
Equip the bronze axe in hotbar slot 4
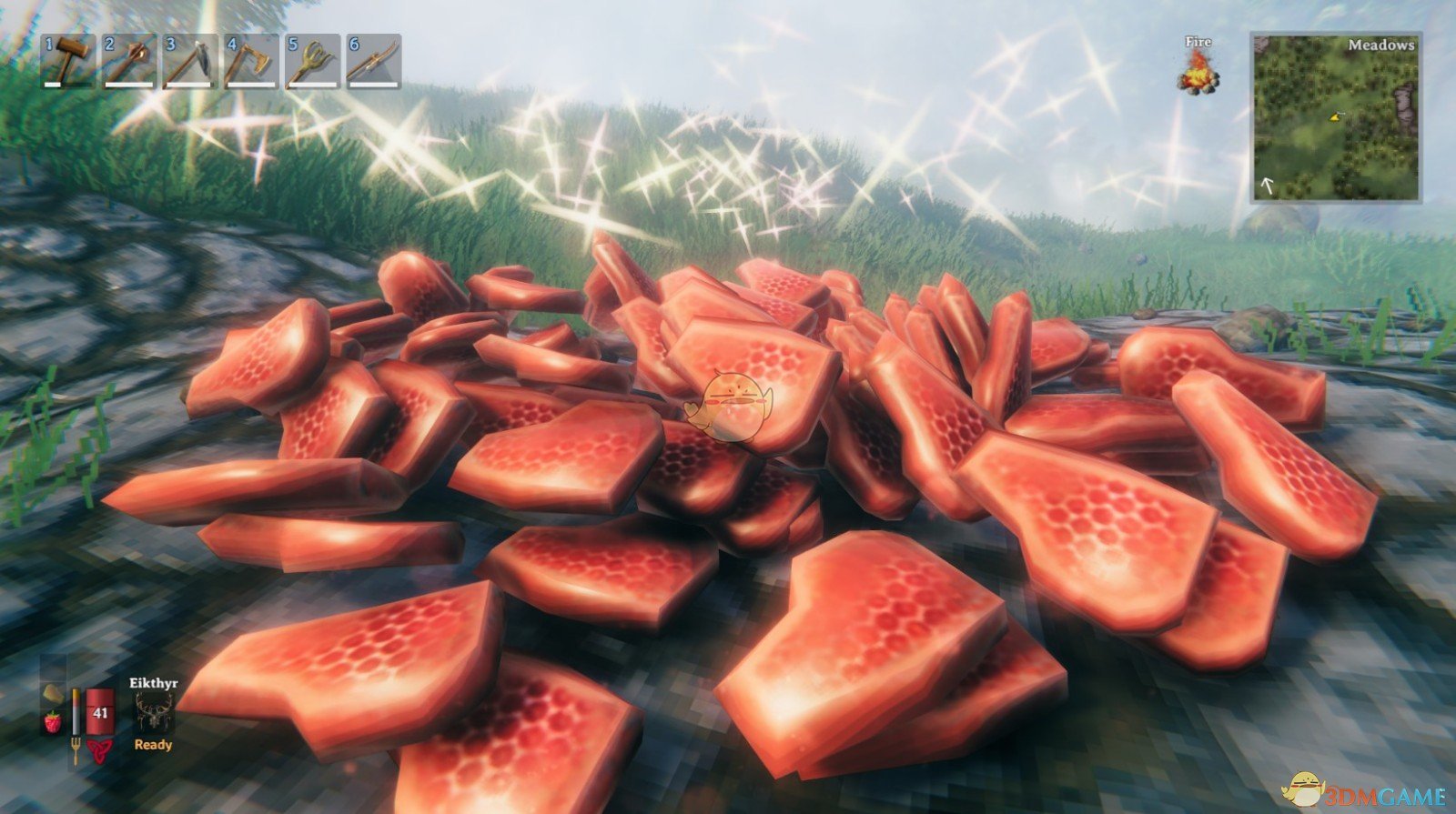(x=251, y=59)
